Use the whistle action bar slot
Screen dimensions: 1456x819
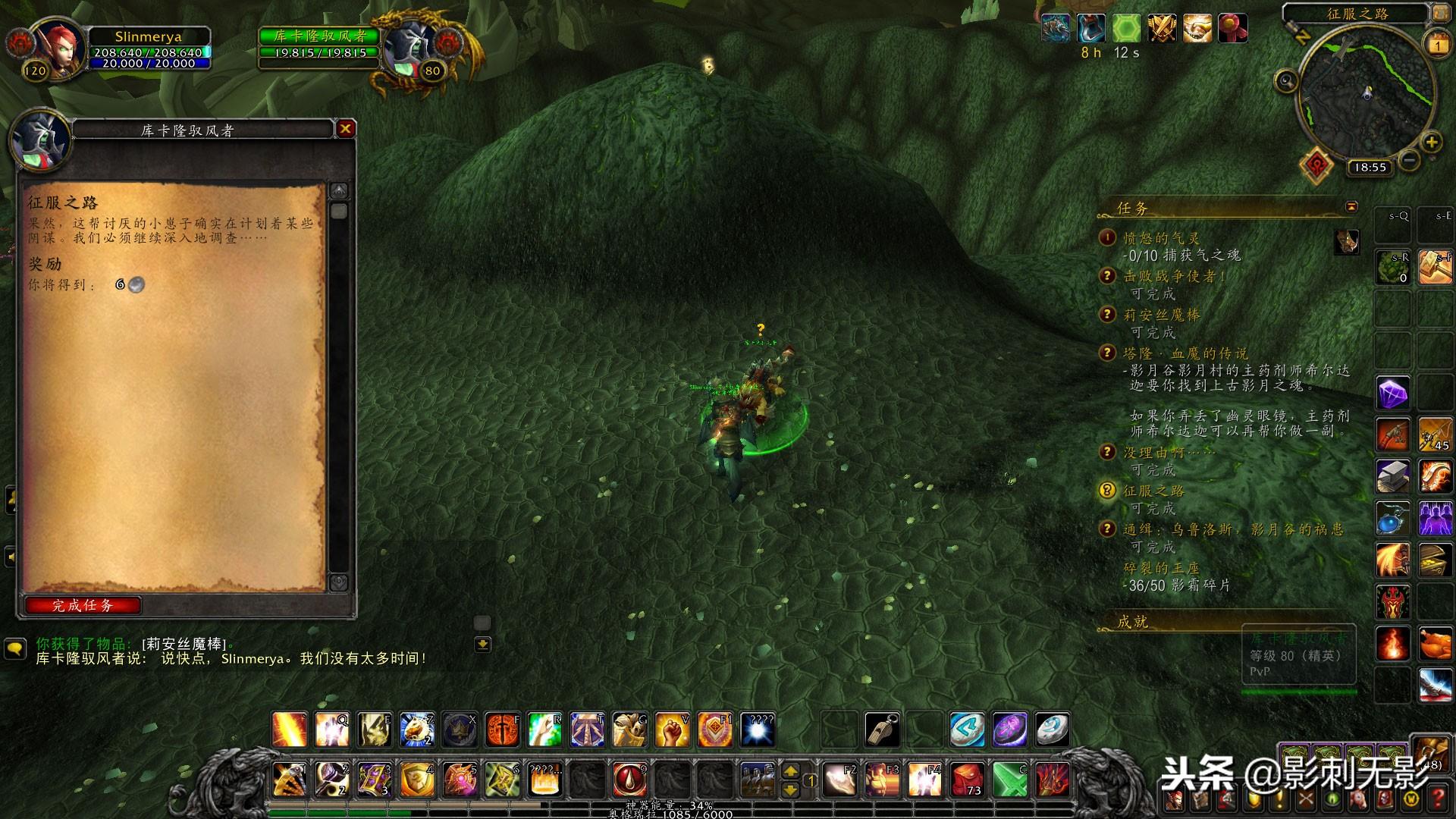coord(883,730)
